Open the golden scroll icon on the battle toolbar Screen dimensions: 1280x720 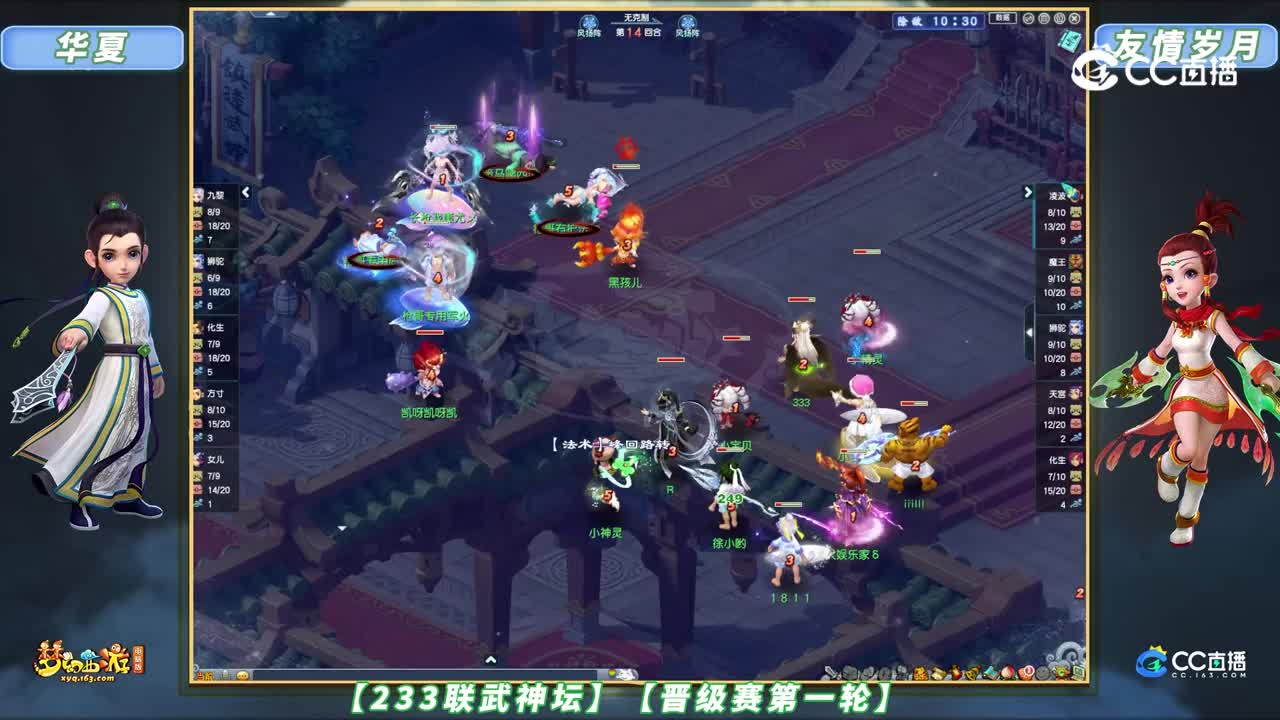pos(938,672)
